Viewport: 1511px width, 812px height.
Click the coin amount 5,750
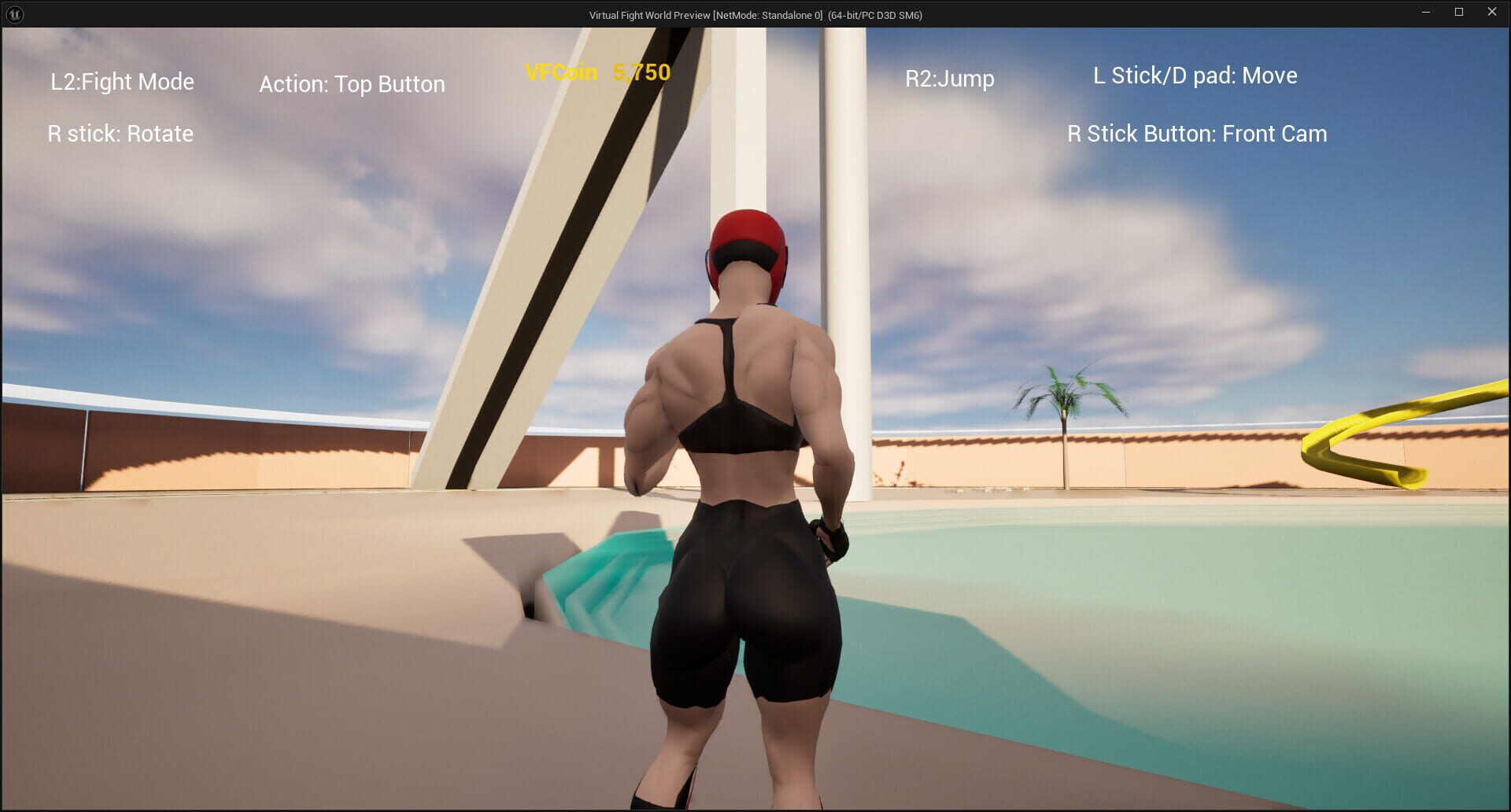tap(641, 73)
